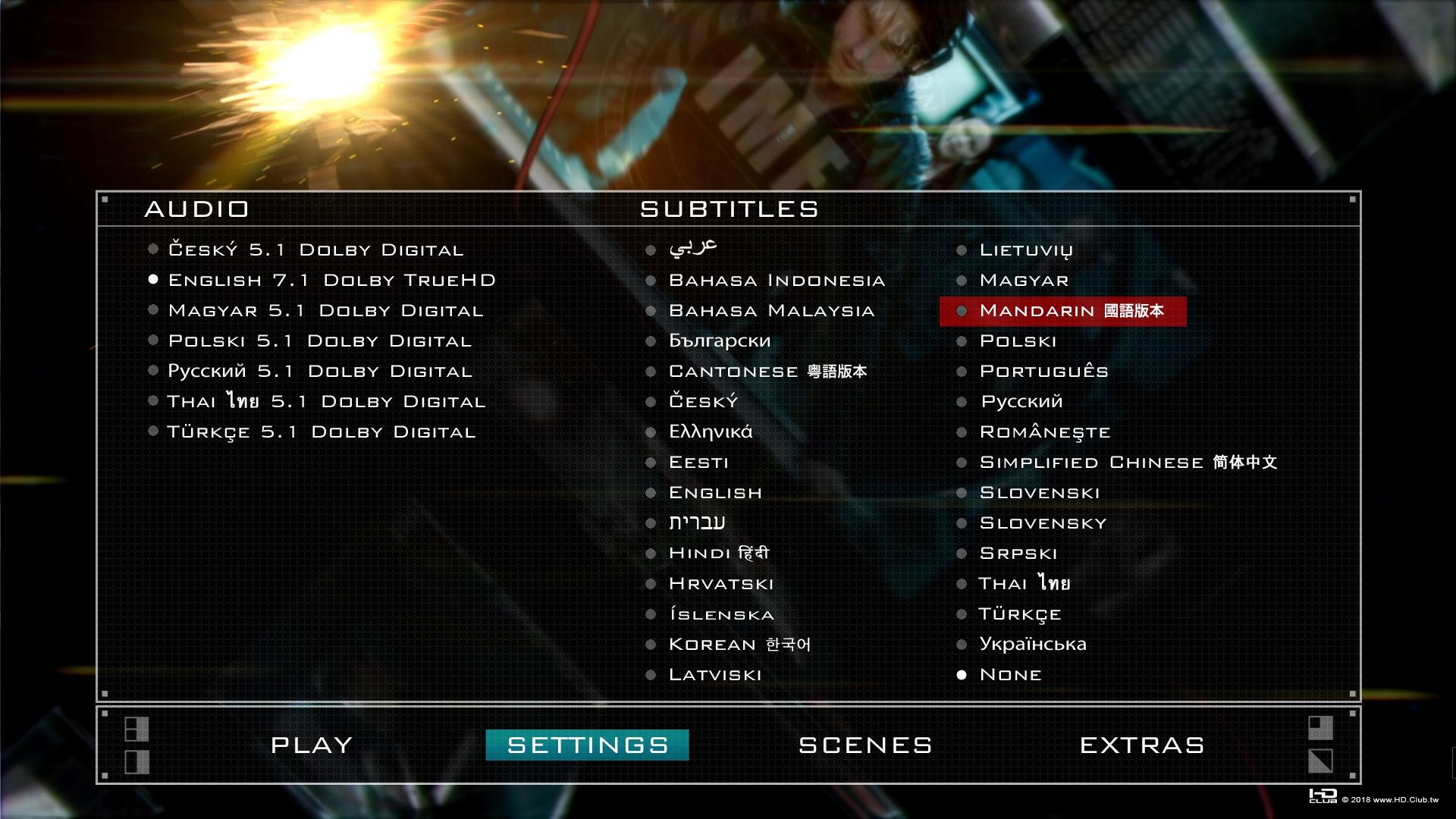Click the stacked split-square icon left of PLAY

pos(138,730)
